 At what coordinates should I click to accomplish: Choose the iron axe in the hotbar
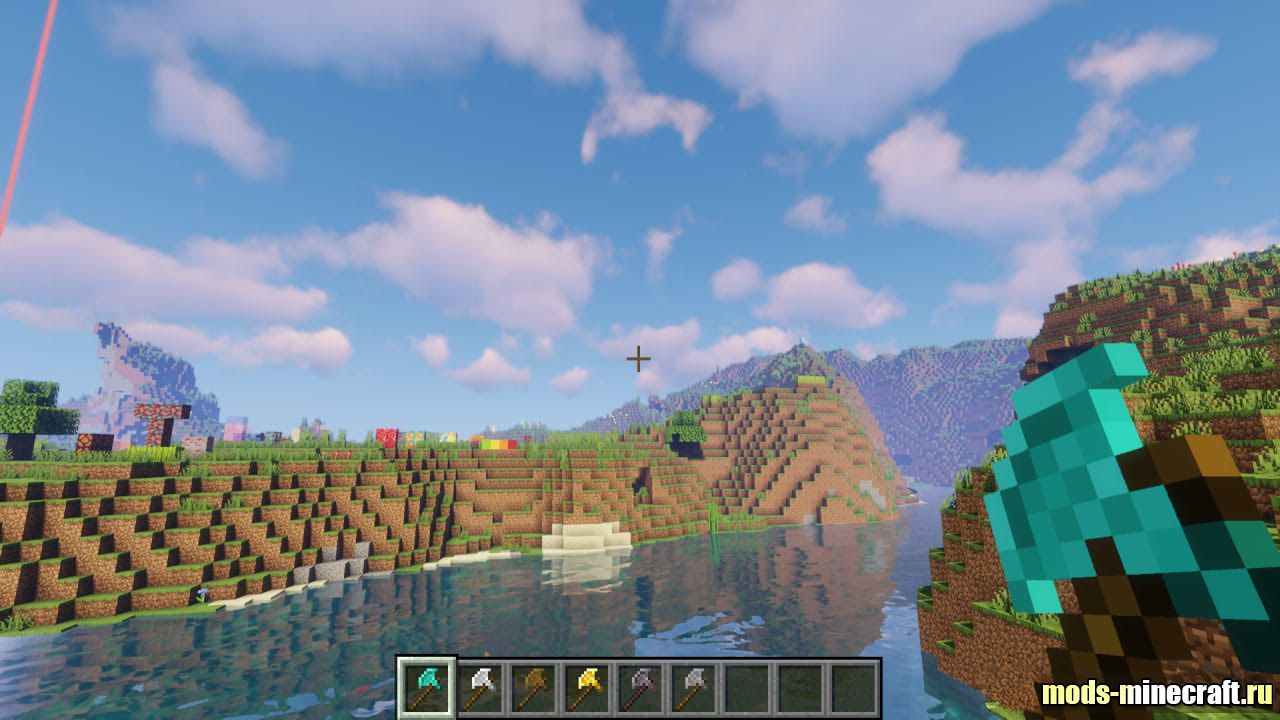481,688
